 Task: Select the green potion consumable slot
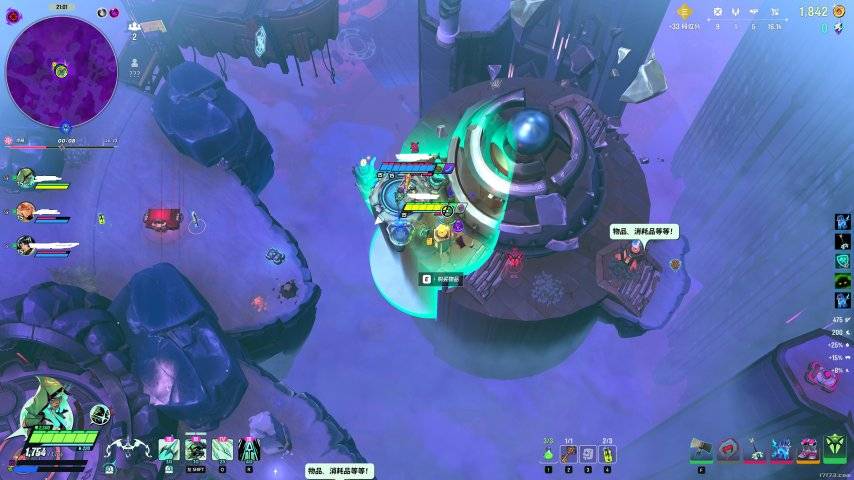(x=548, y=454)
